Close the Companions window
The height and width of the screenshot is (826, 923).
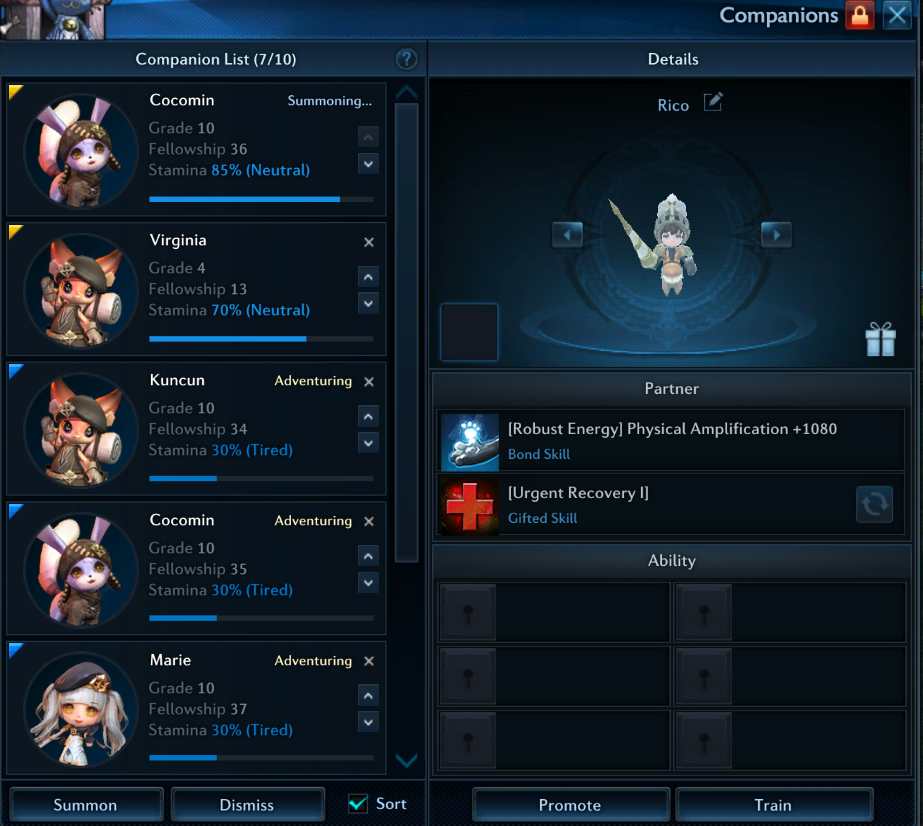point(896,15)
